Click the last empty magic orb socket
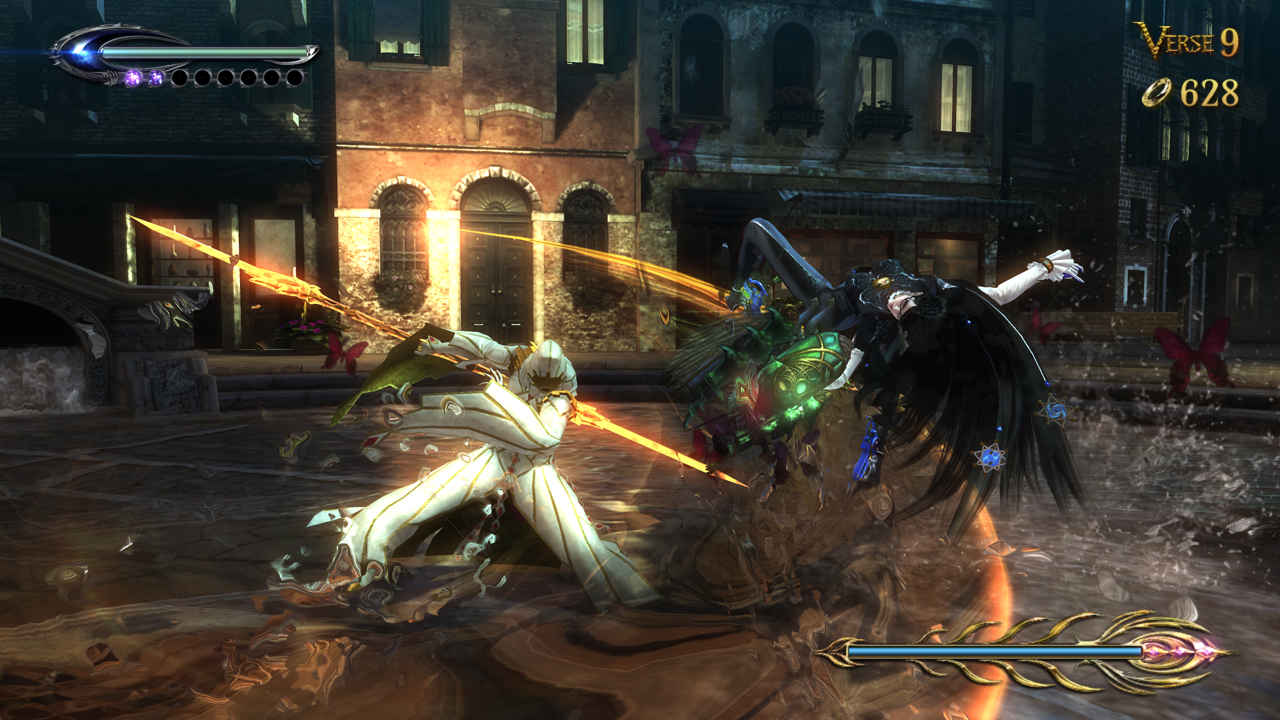 click(x=293, y=77)
